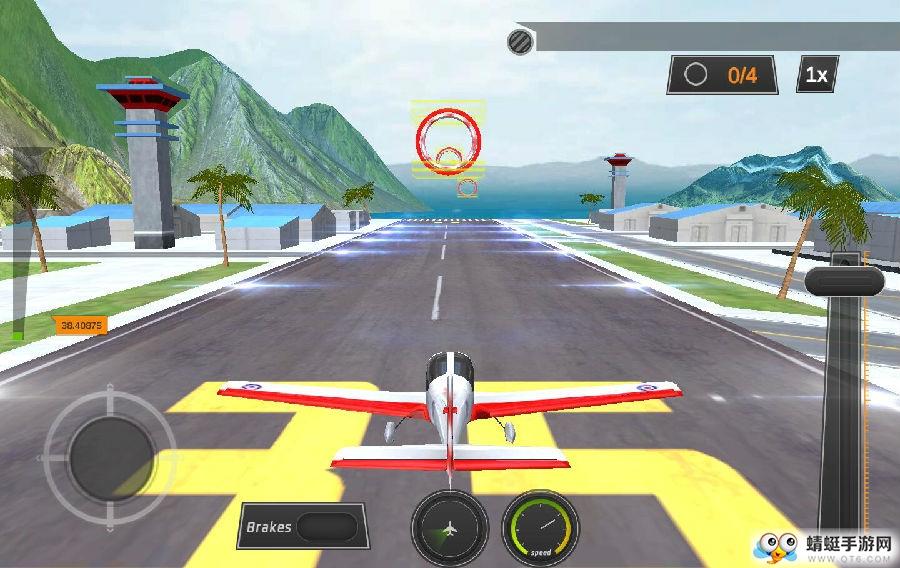Tap the virtual joystick pad
Image resolution: width=900 pixels, height=568 pixels.
109,456
